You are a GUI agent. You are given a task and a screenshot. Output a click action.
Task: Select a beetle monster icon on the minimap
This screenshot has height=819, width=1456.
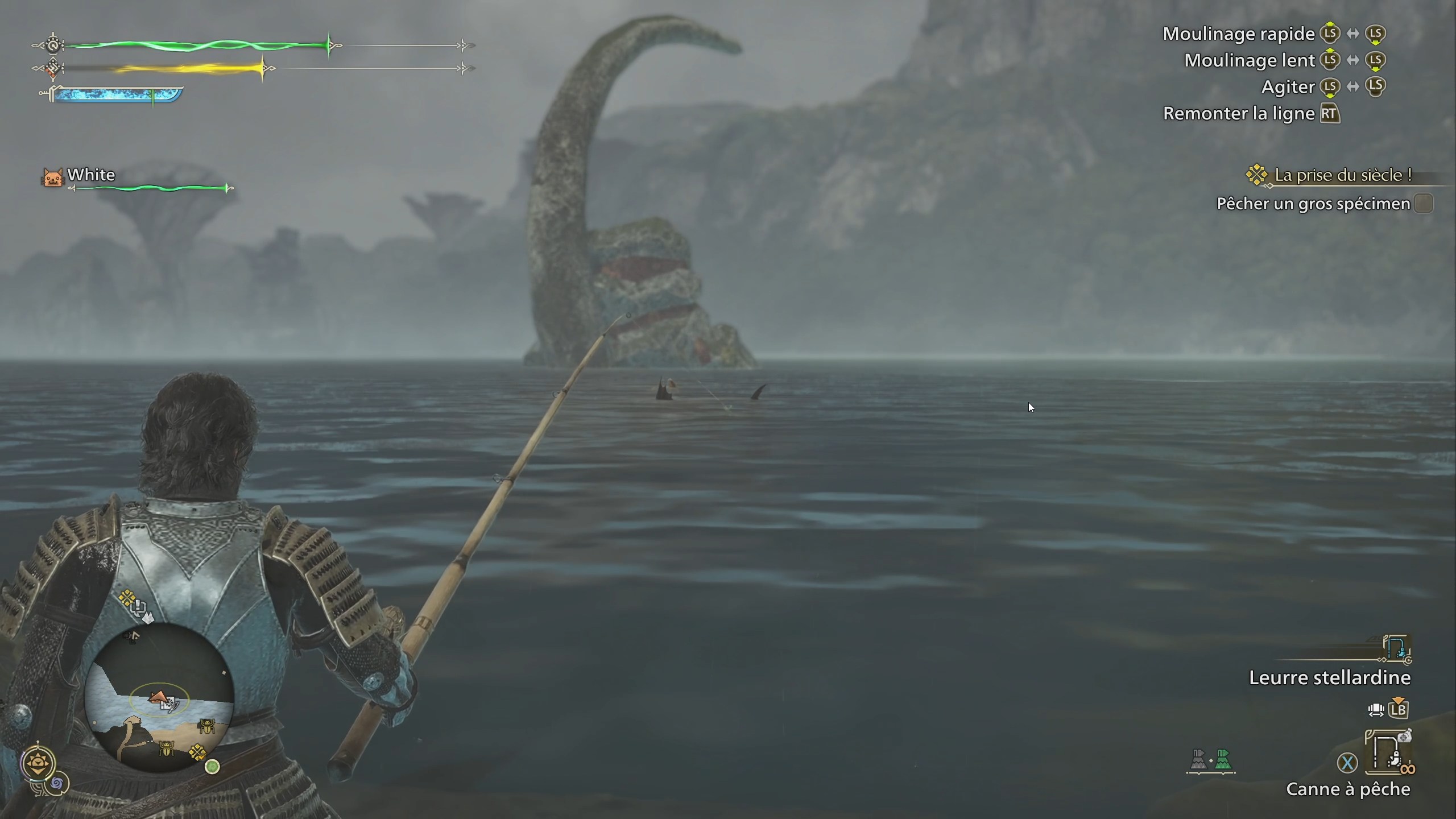[206, 726]
